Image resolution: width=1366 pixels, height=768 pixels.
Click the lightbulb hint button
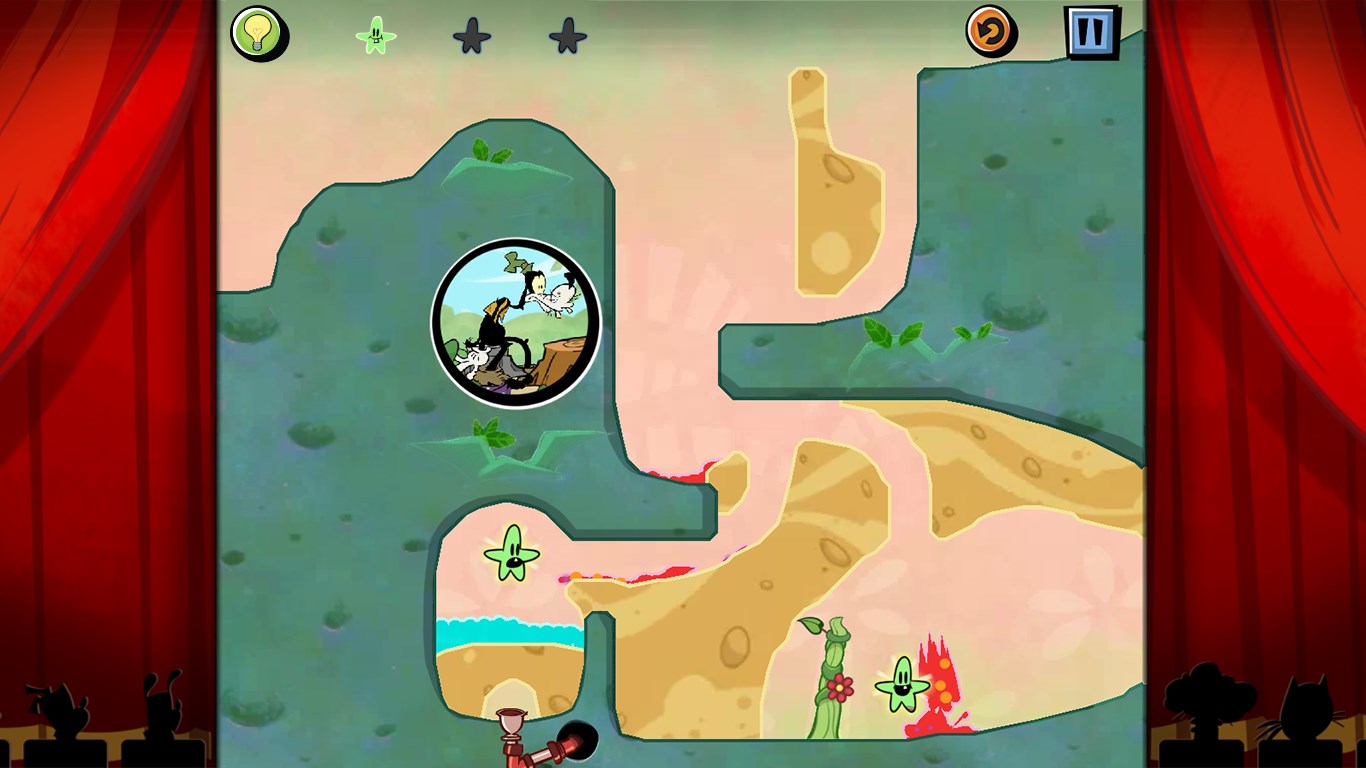pyautogui.click(x=258, y=33)
